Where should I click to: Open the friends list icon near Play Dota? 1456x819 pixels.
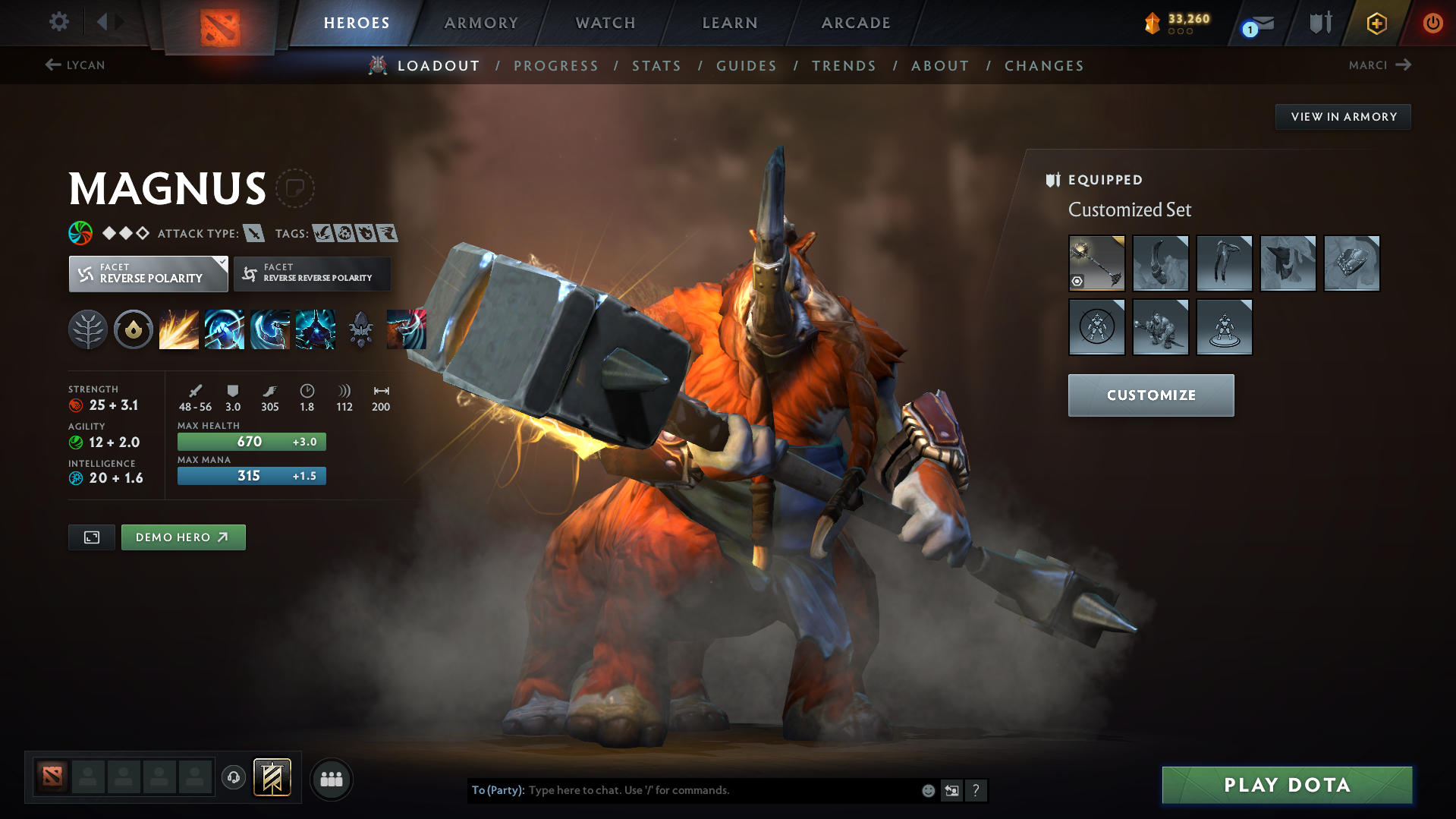coord(332,779)
